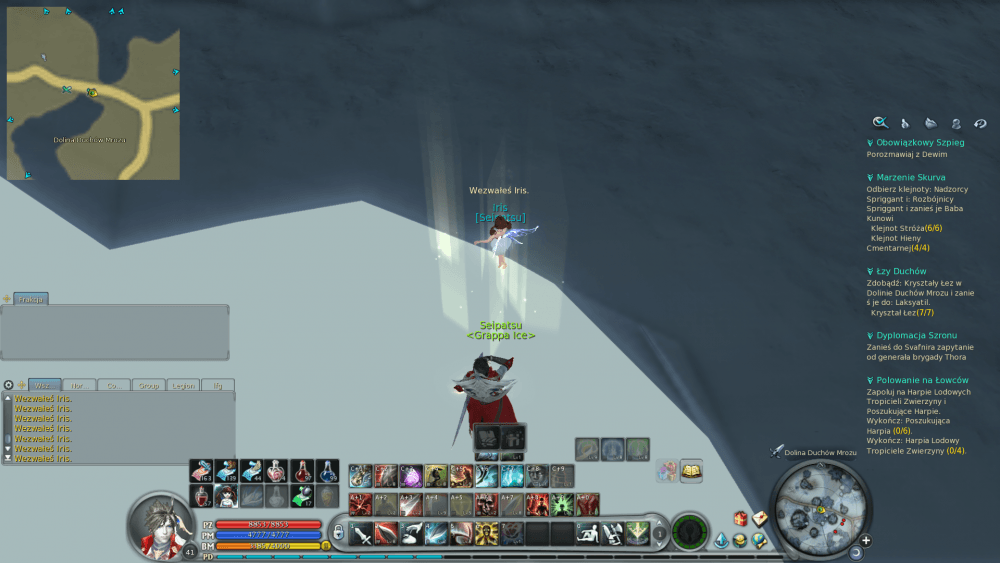Open chat settings gear icon
This screenshot has width=1000, height=563.
pyautogui.click(x=9, y=384)
